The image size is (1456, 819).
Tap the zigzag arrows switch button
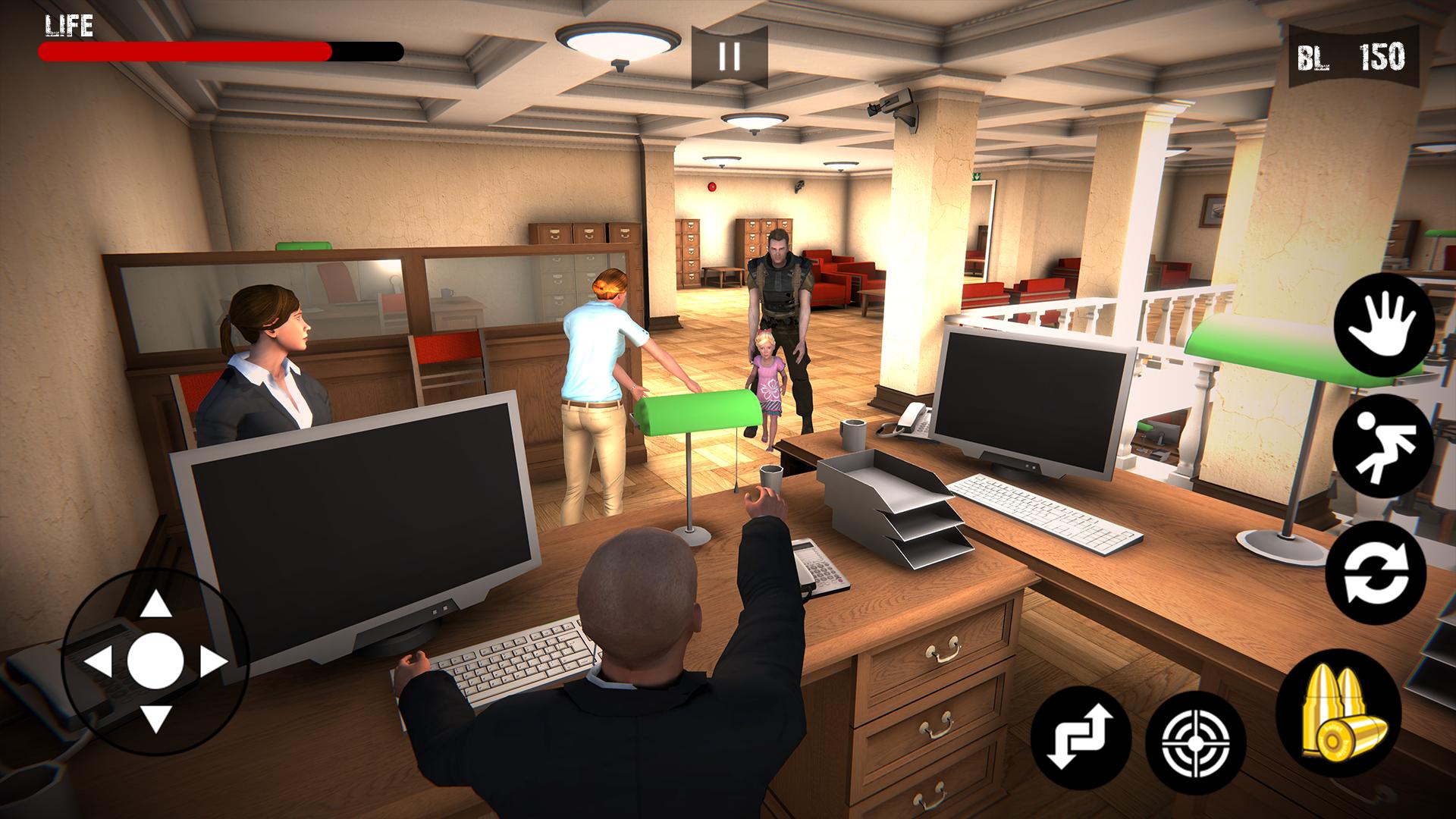[1081, 737]
